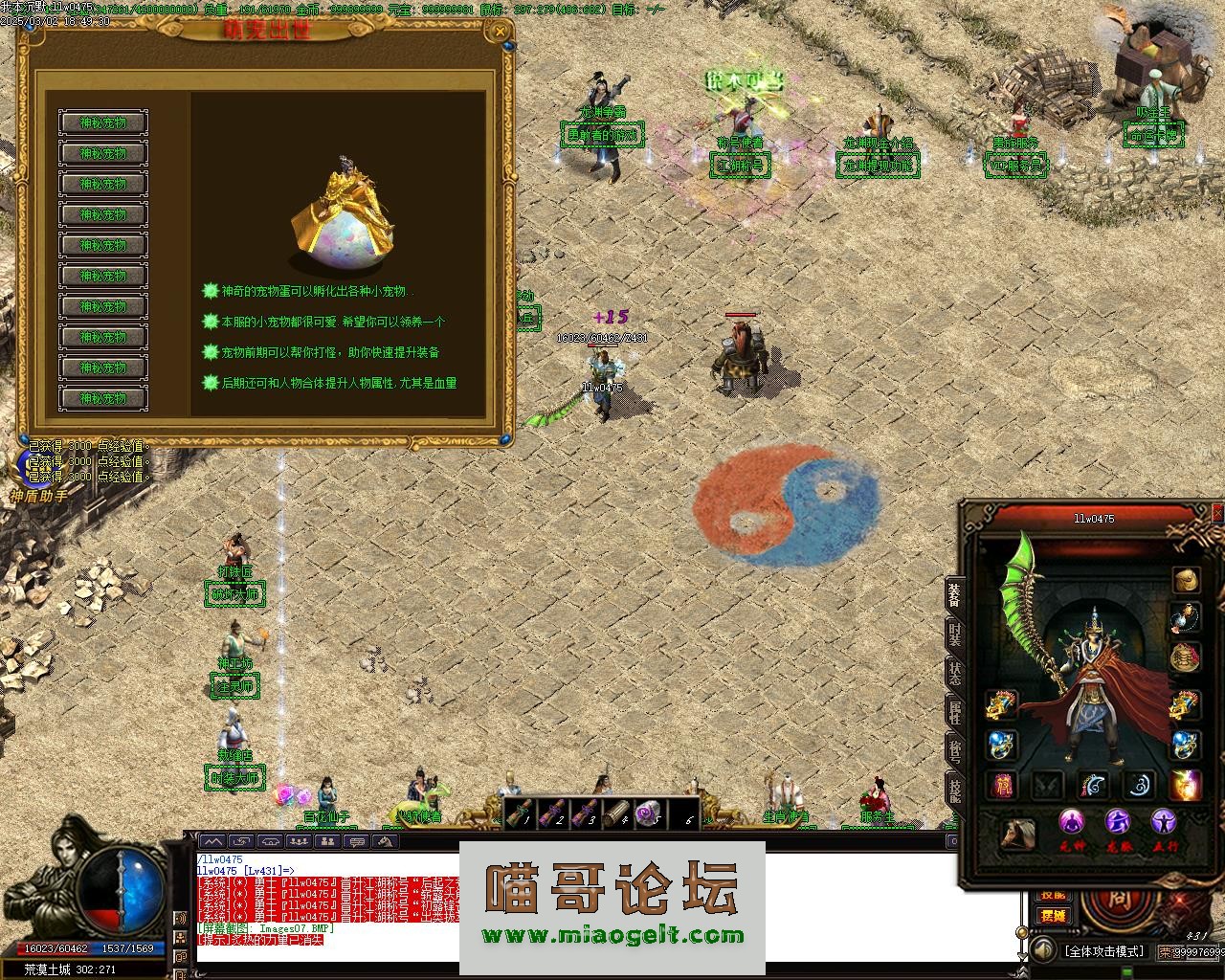Show the 属性 tab

(954, 710)
